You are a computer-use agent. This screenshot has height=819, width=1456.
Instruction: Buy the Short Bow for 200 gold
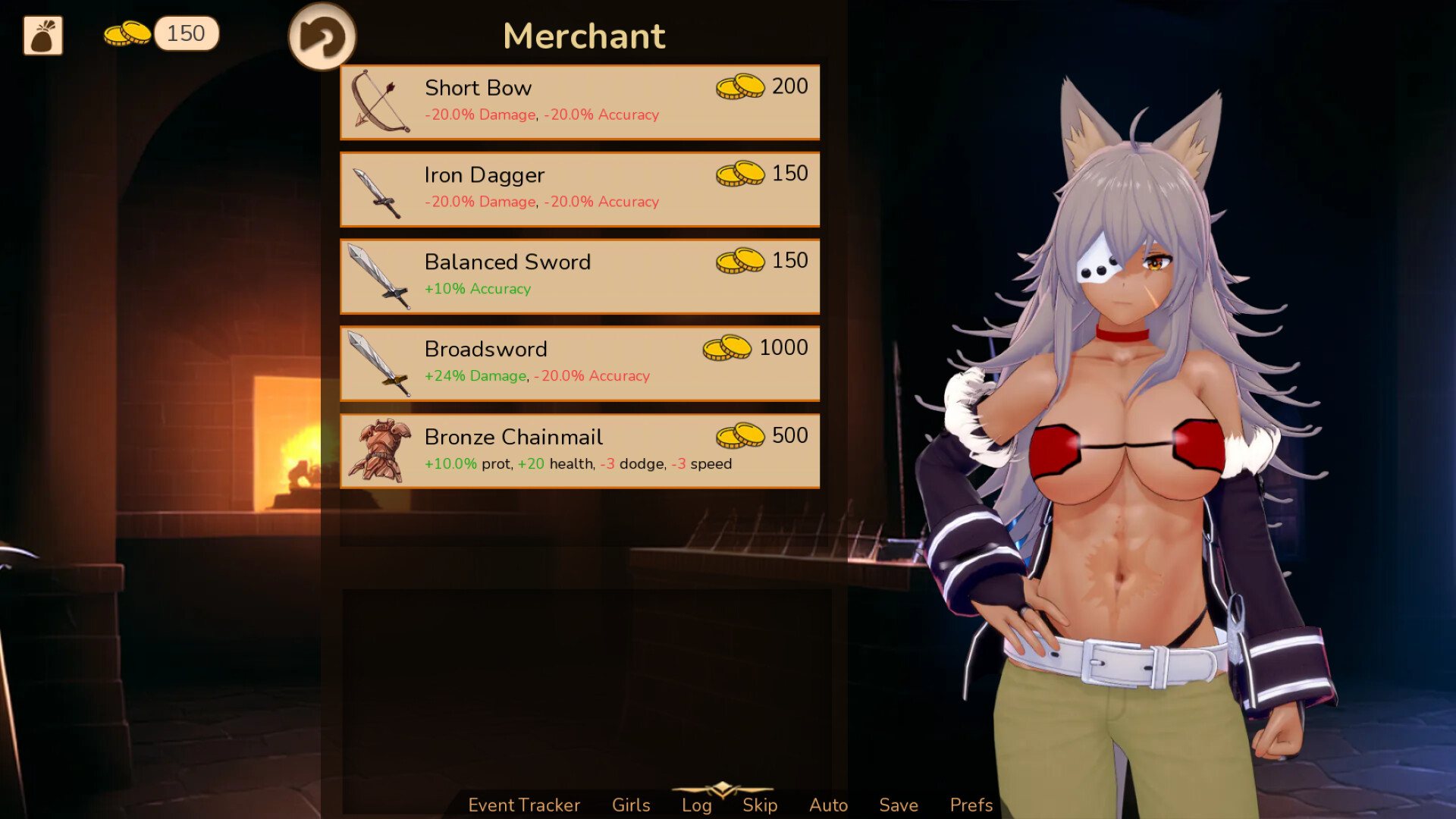point(579,102)
